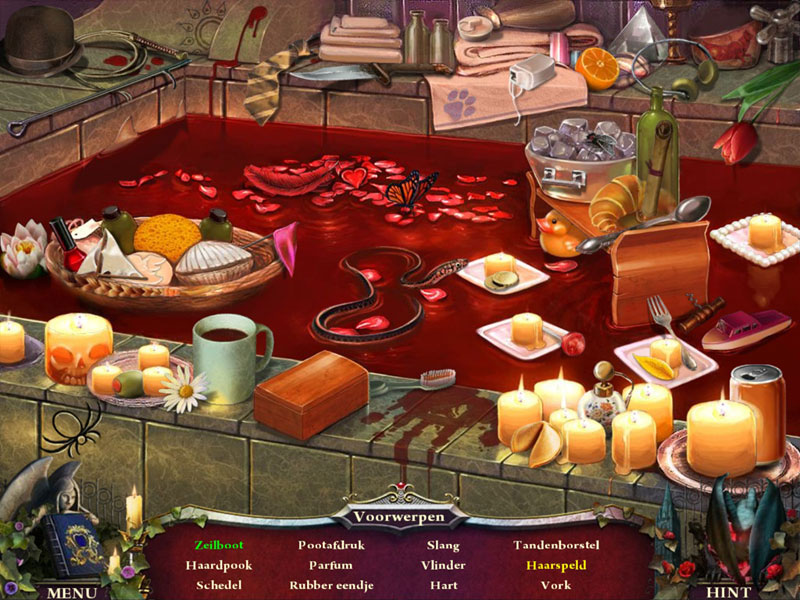Select the yellow Haarspeld list entry
This screenshot has height=600, width=800.
click(x=556, y=565)
